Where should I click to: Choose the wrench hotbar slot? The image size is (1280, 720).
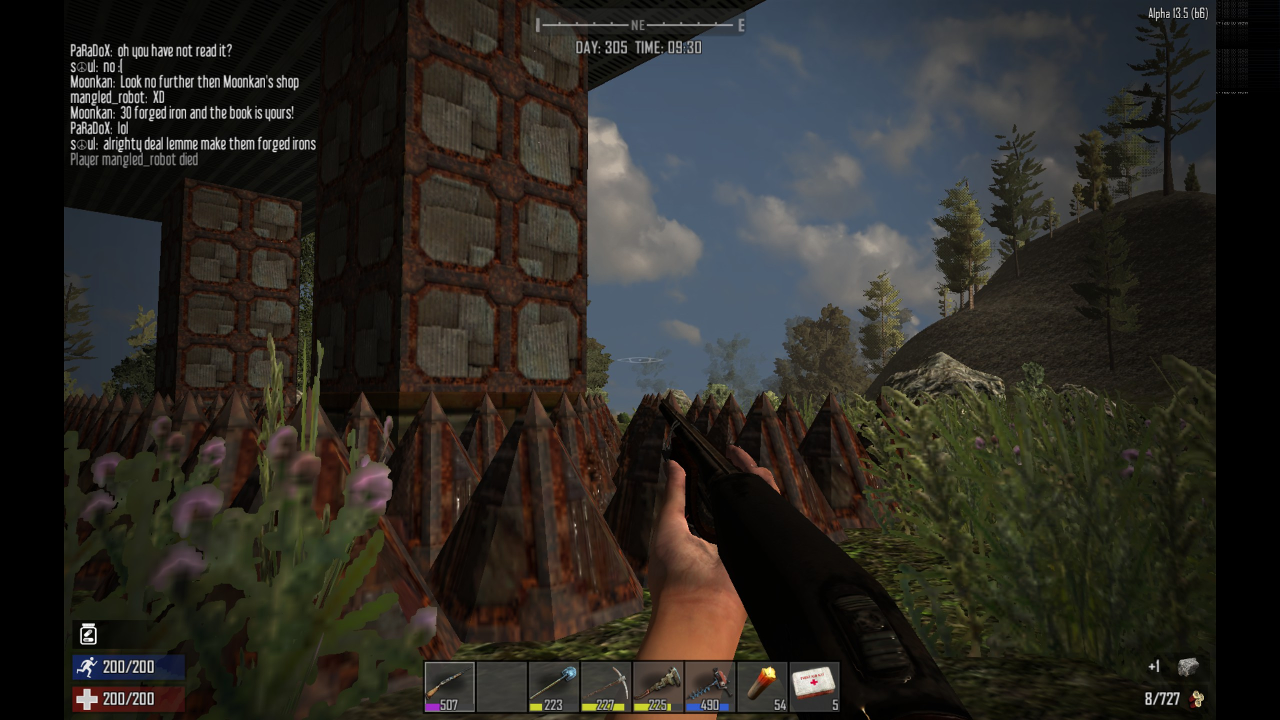(x=657, y=686)
